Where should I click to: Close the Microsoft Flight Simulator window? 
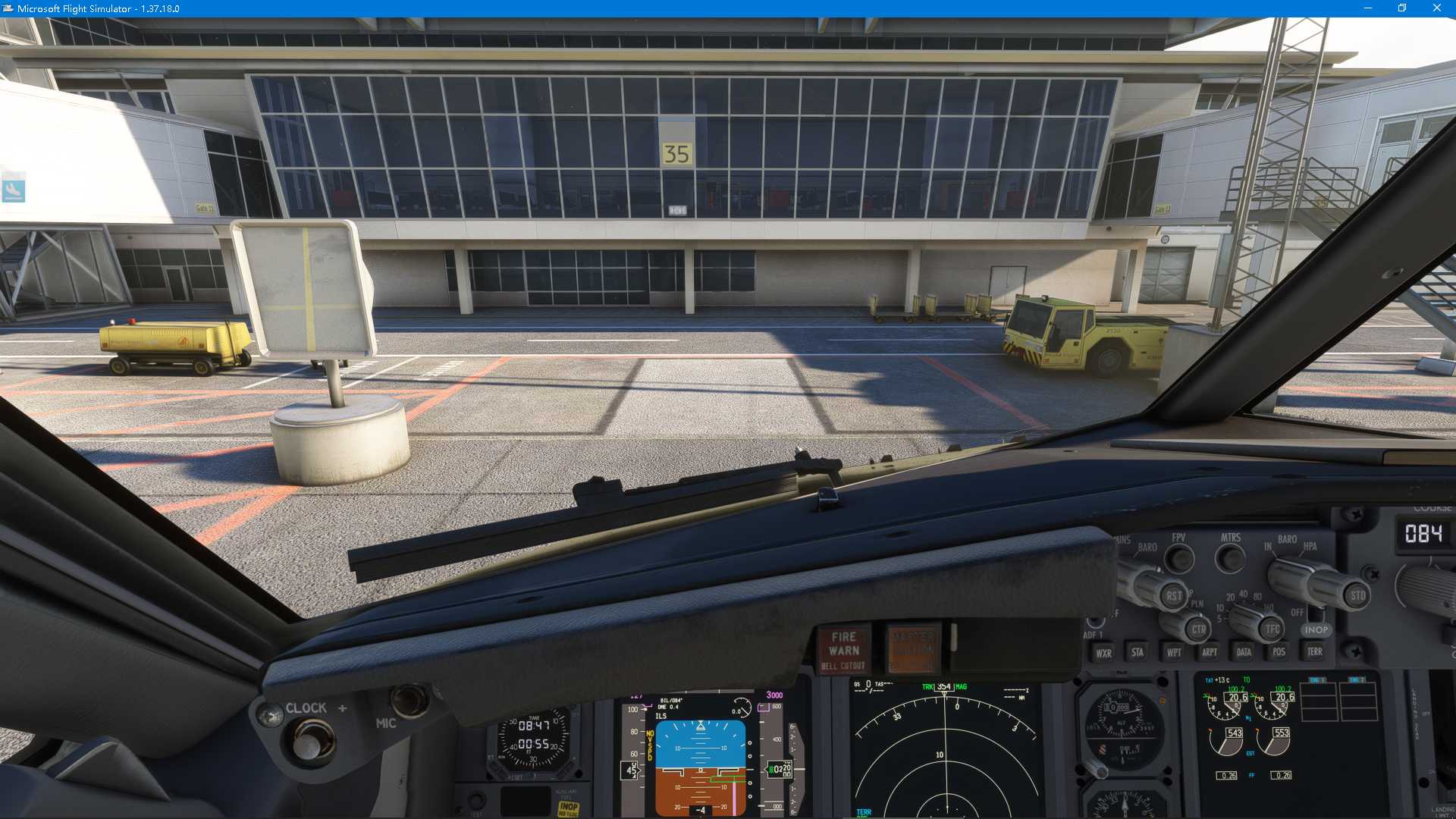point(1436,8)
